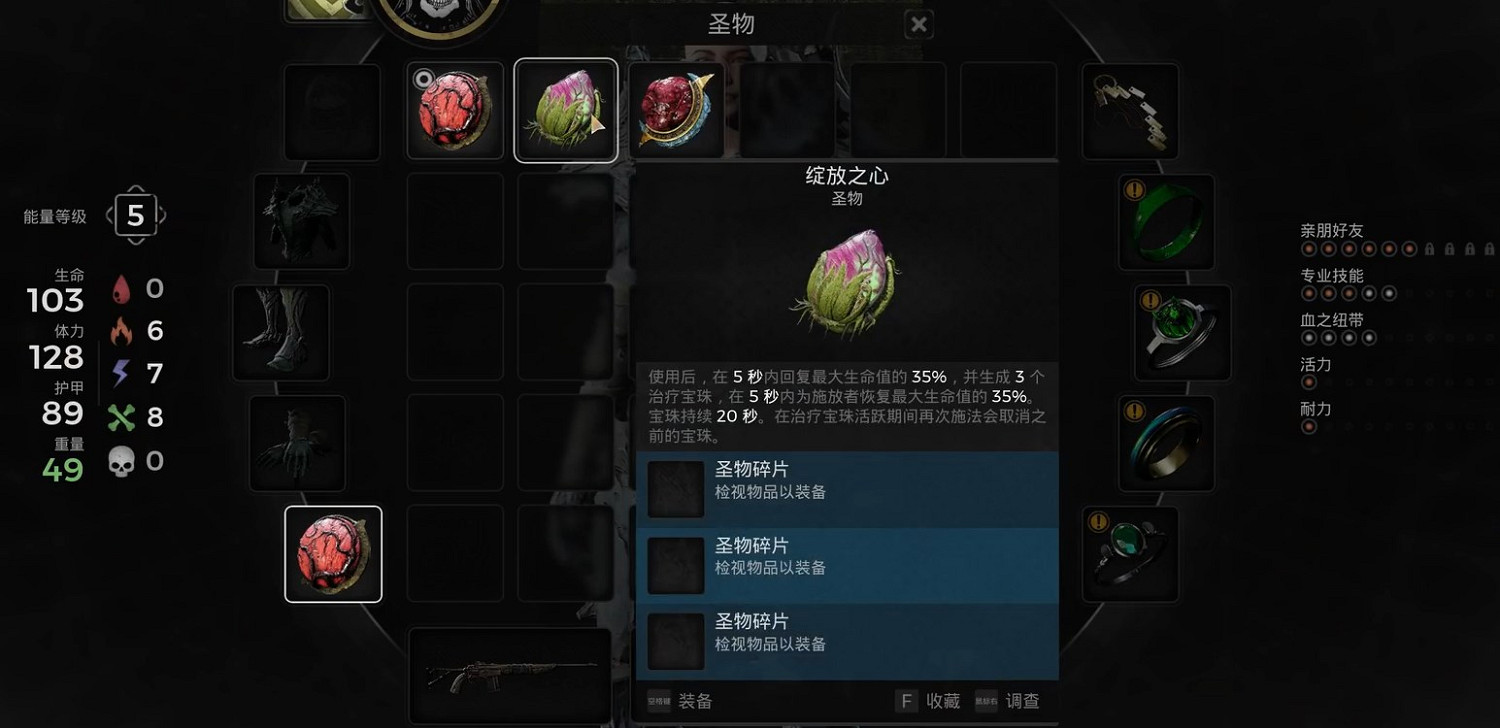Click the energy level diamond showing 5
The width and height of the screenshot is (1500, 728).
point(136,214)
